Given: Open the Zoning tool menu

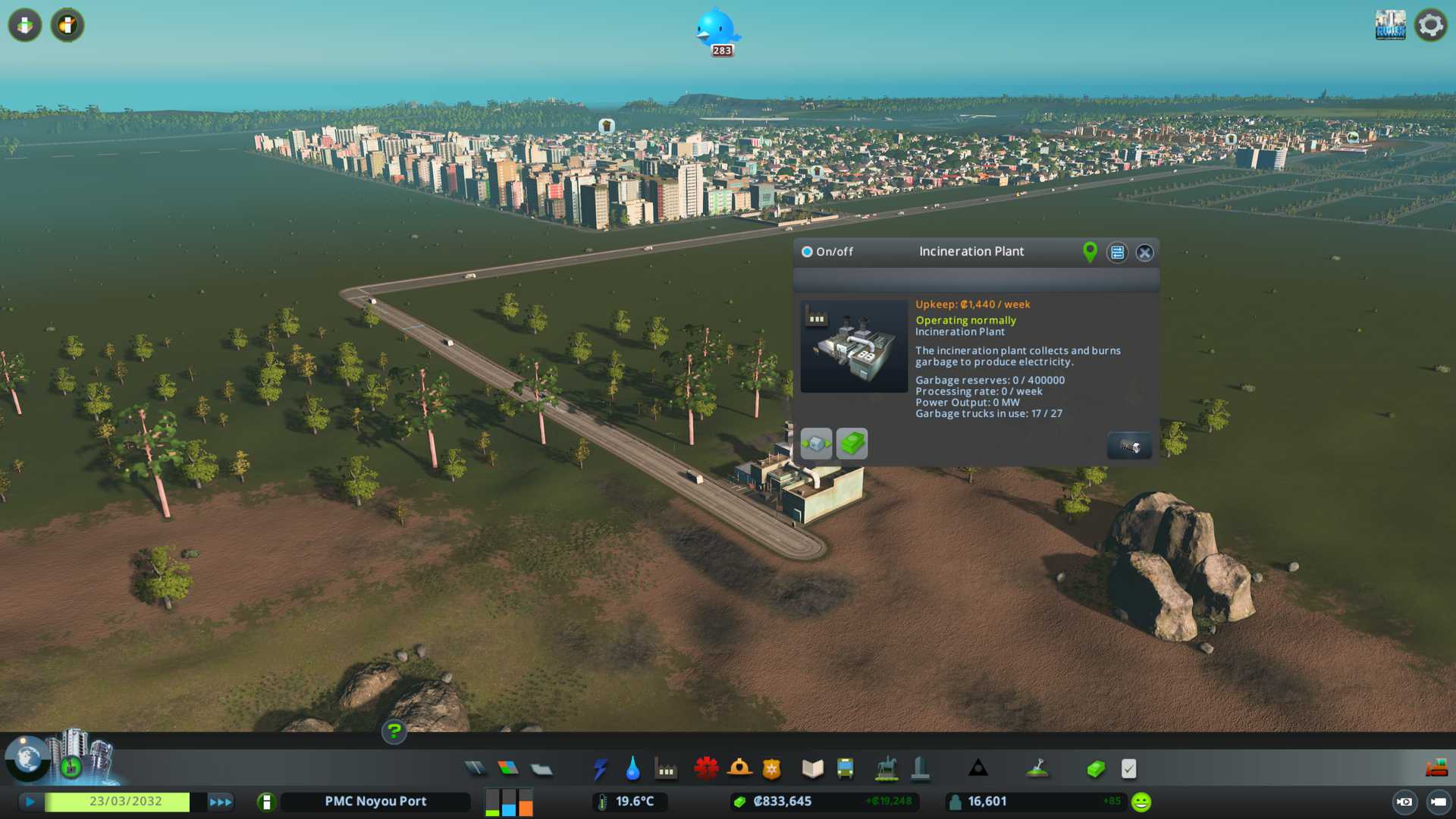Looking at the screenshot, I should pos(508,769).
